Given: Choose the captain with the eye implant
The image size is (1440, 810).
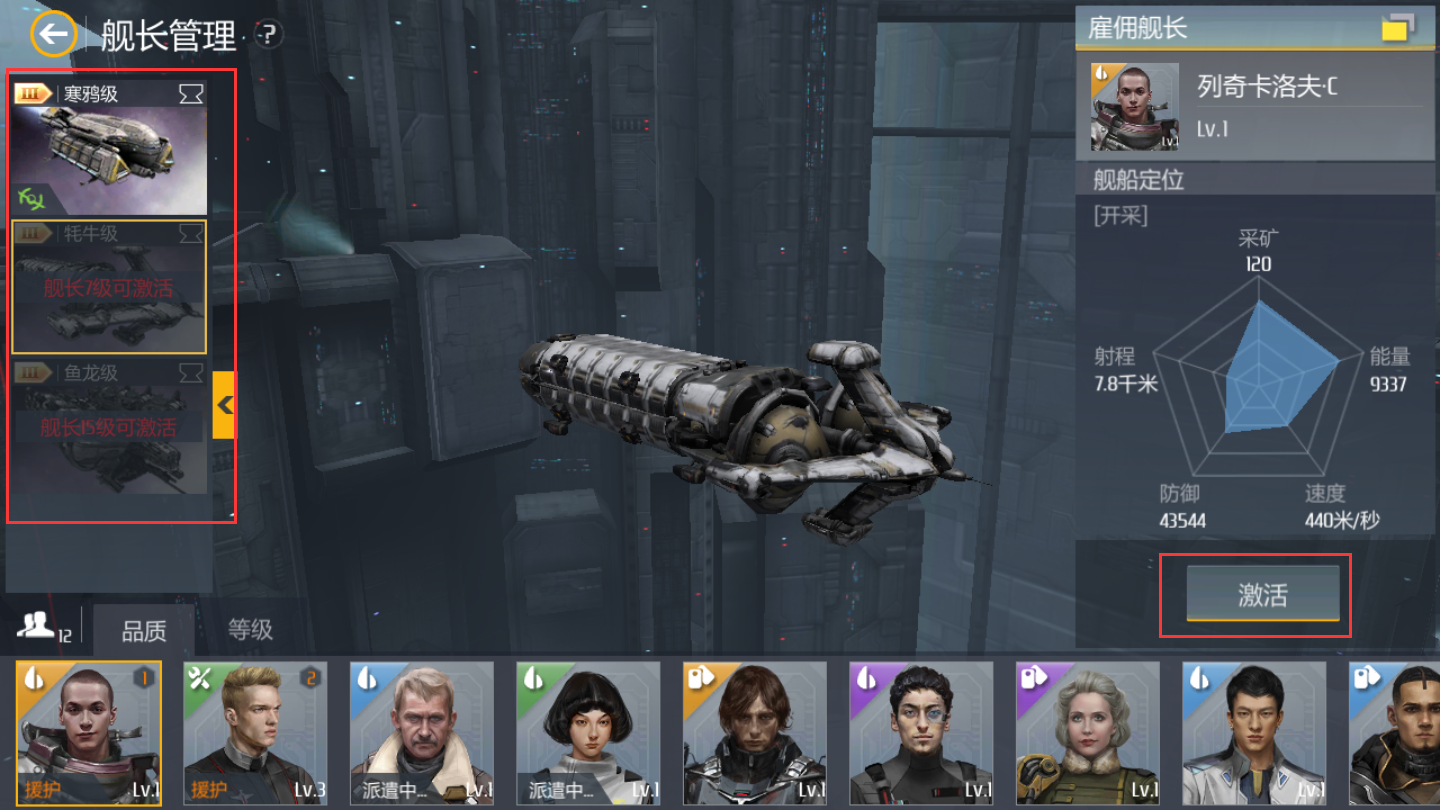Looking at the screenshot, I should click(921, 733).
